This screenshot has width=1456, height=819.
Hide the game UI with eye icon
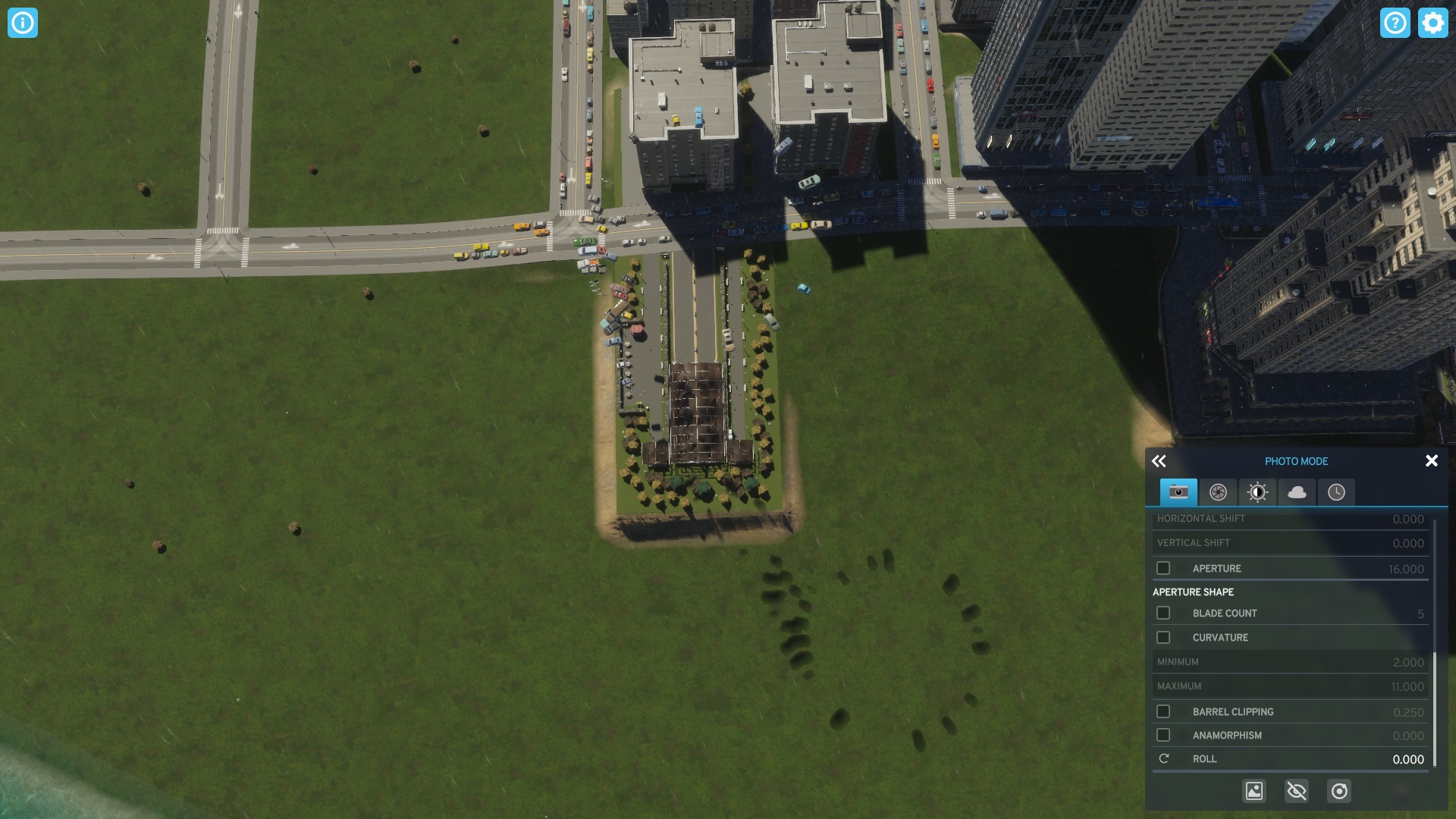coord(1298,791)
